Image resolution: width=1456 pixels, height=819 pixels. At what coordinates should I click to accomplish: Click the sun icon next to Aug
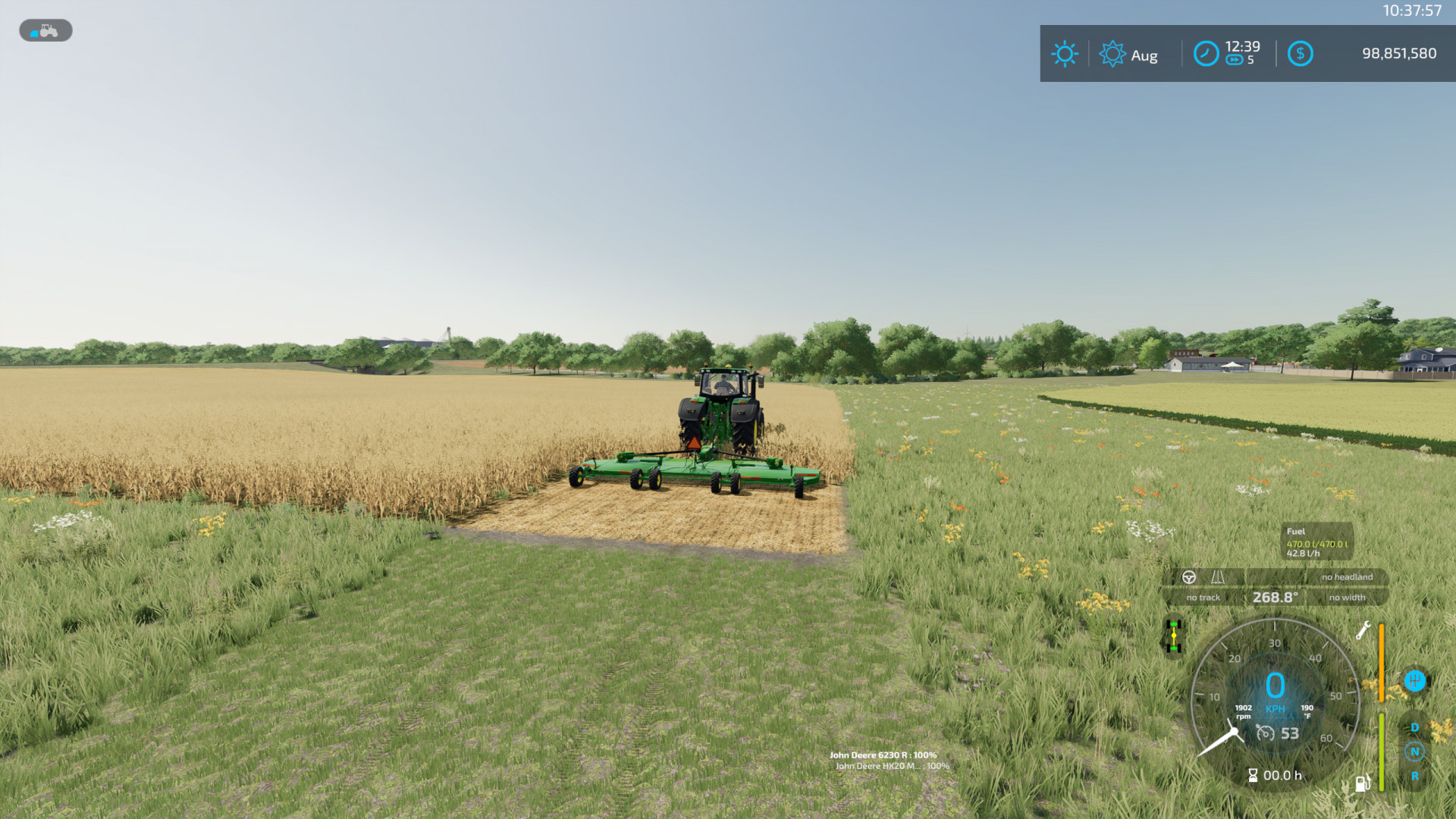[x=1112, y=54]
